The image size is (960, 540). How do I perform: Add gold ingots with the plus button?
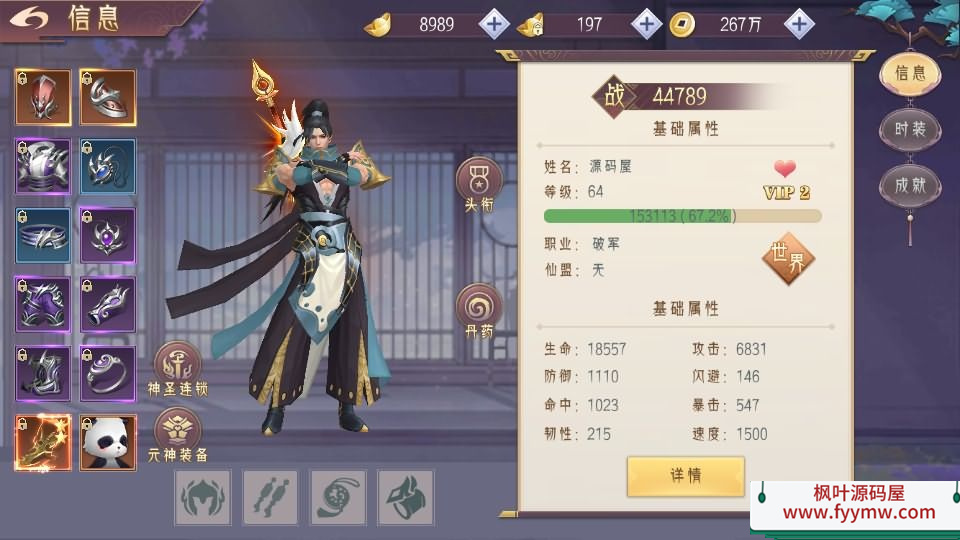click(x=495, y=24)
